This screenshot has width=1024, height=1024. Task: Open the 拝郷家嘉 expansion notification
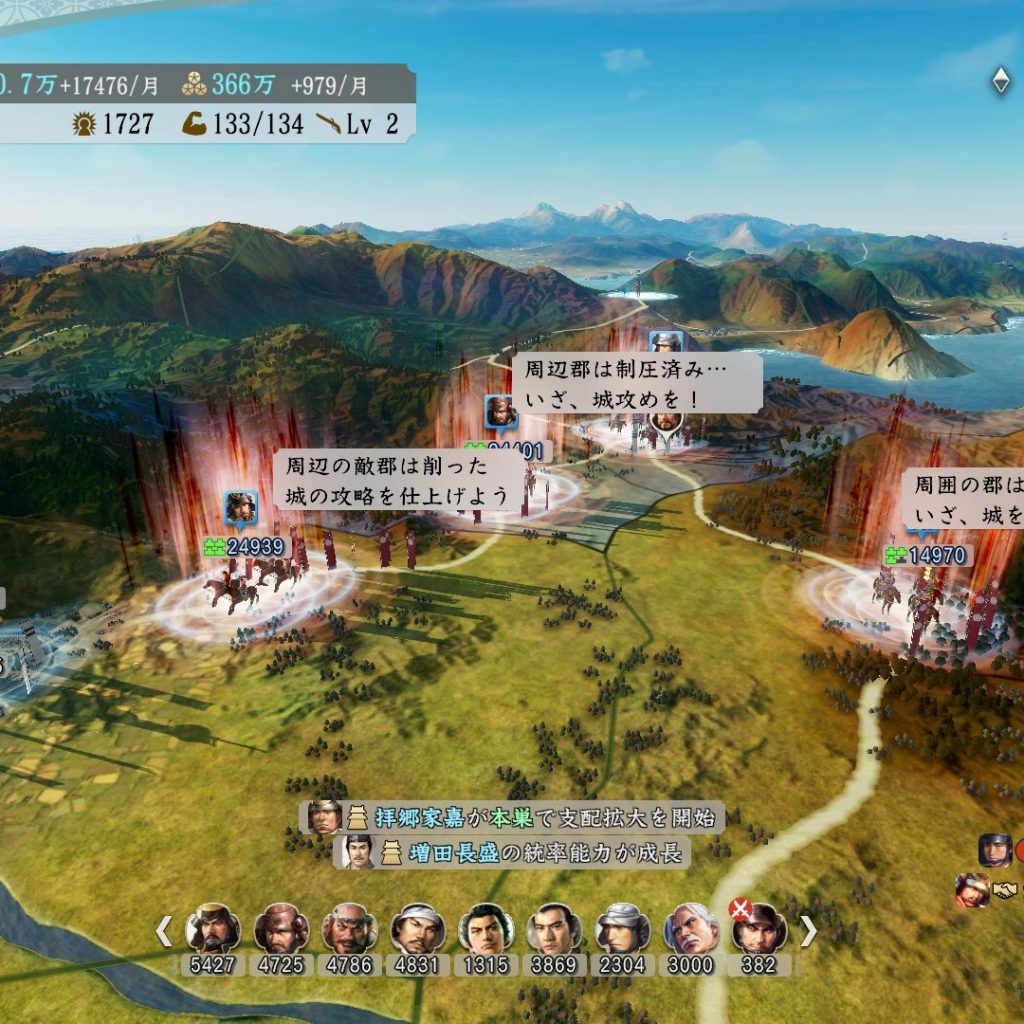(x=512, y=817)
